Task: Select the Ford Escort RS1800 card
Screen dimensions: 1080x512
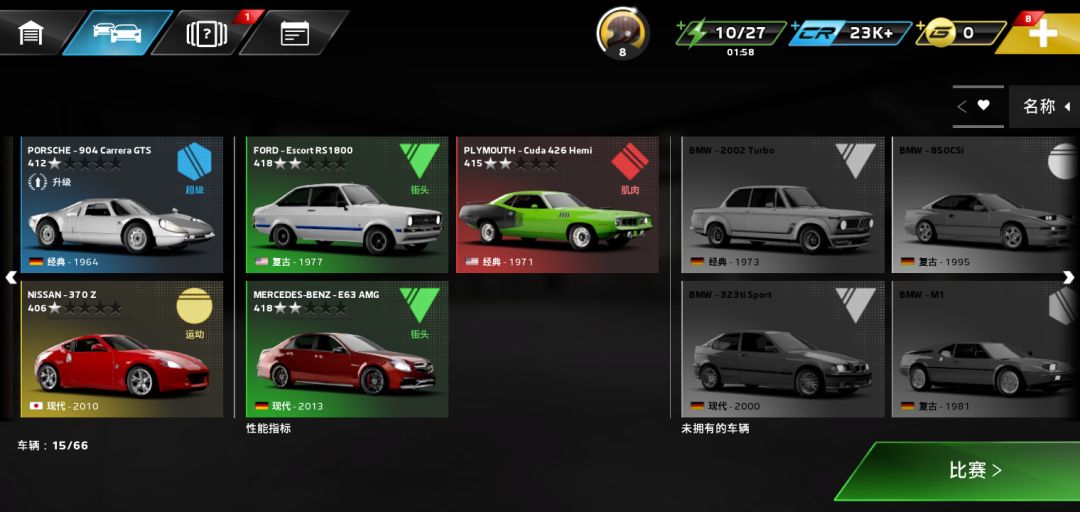Action: (x=347, y=205)
